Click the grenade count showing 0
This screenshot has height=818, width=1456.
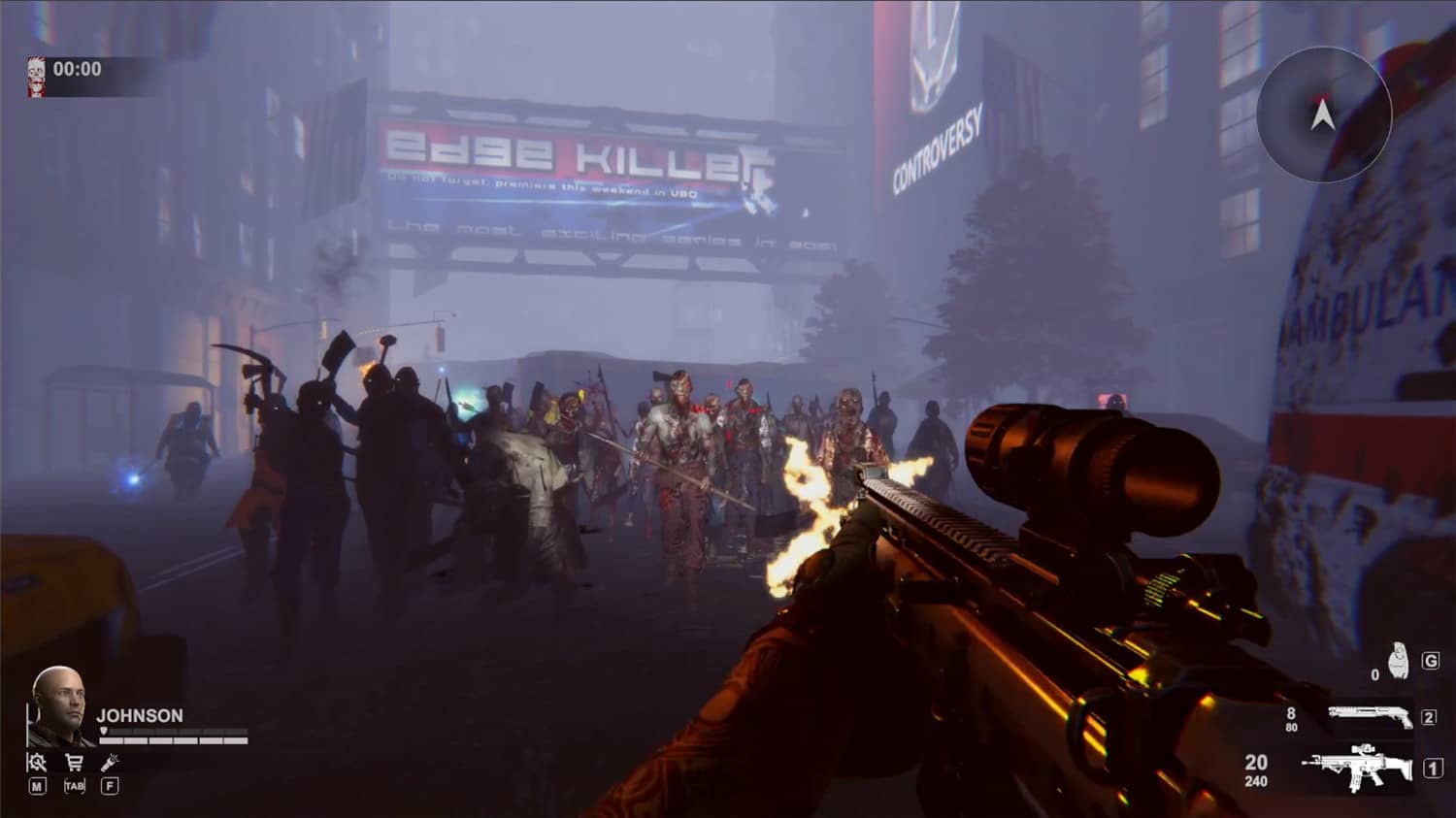pos(1375,674)
